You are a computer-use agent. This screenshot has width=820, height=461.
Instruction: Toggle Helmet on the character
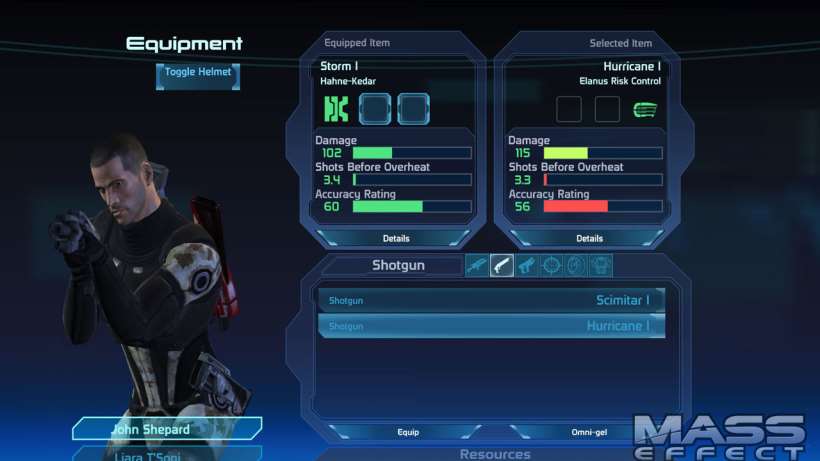[198, 73]
